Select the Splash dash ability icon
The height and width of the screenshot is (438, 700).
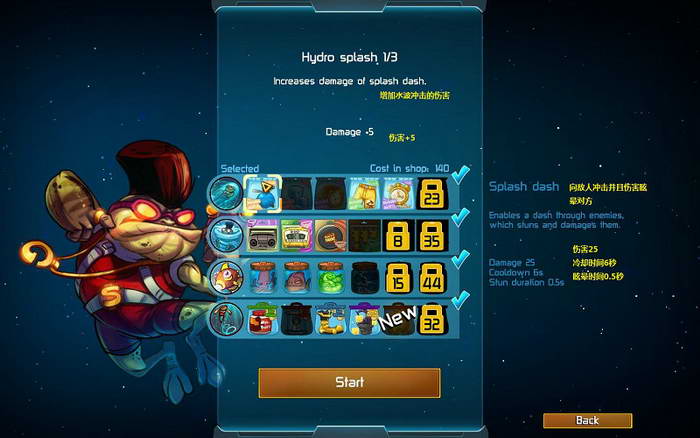(x=224, y=191)
